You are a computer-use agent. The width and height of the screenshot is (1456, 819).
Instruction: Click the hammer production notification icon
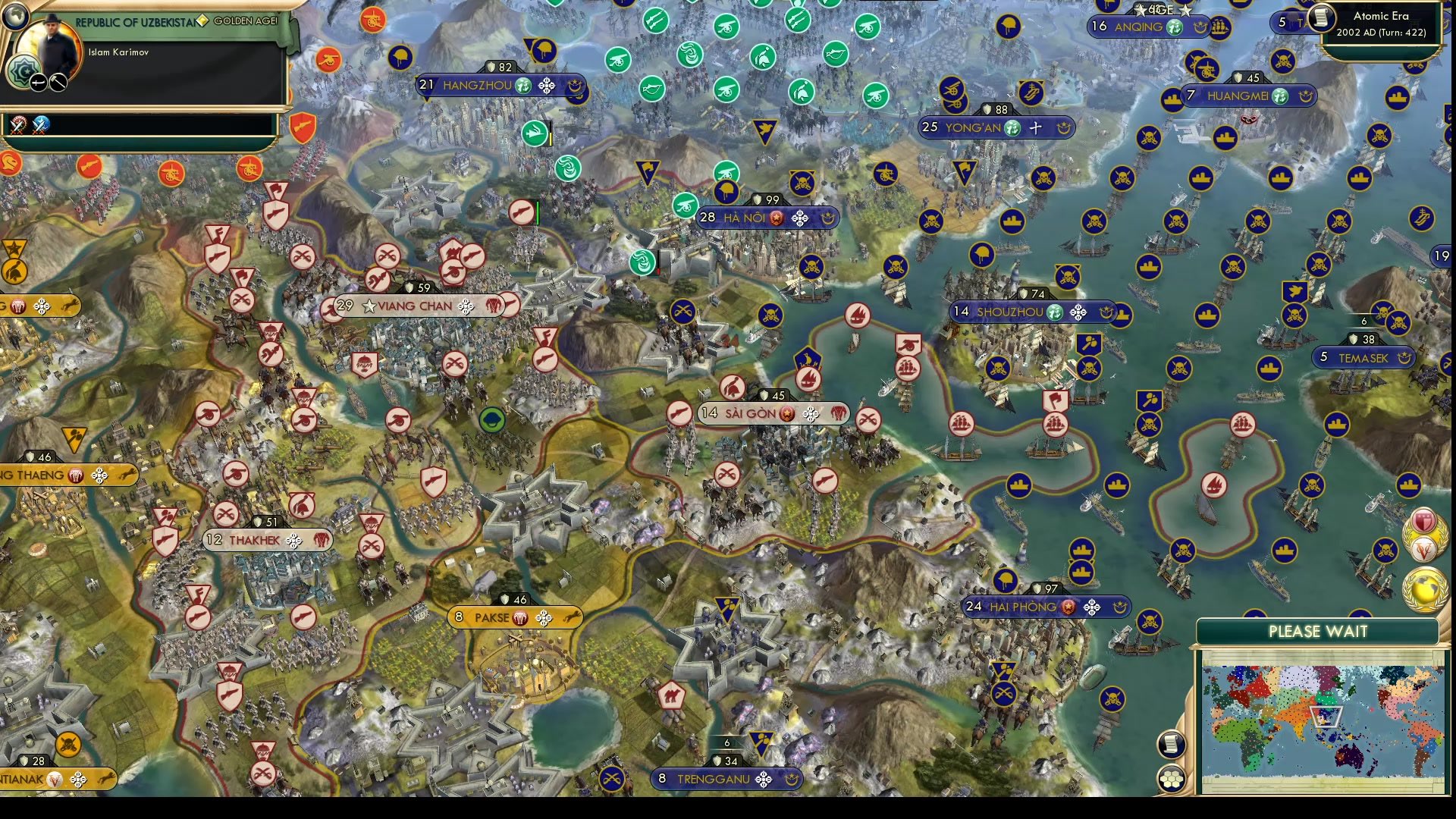tap(59, 81)
